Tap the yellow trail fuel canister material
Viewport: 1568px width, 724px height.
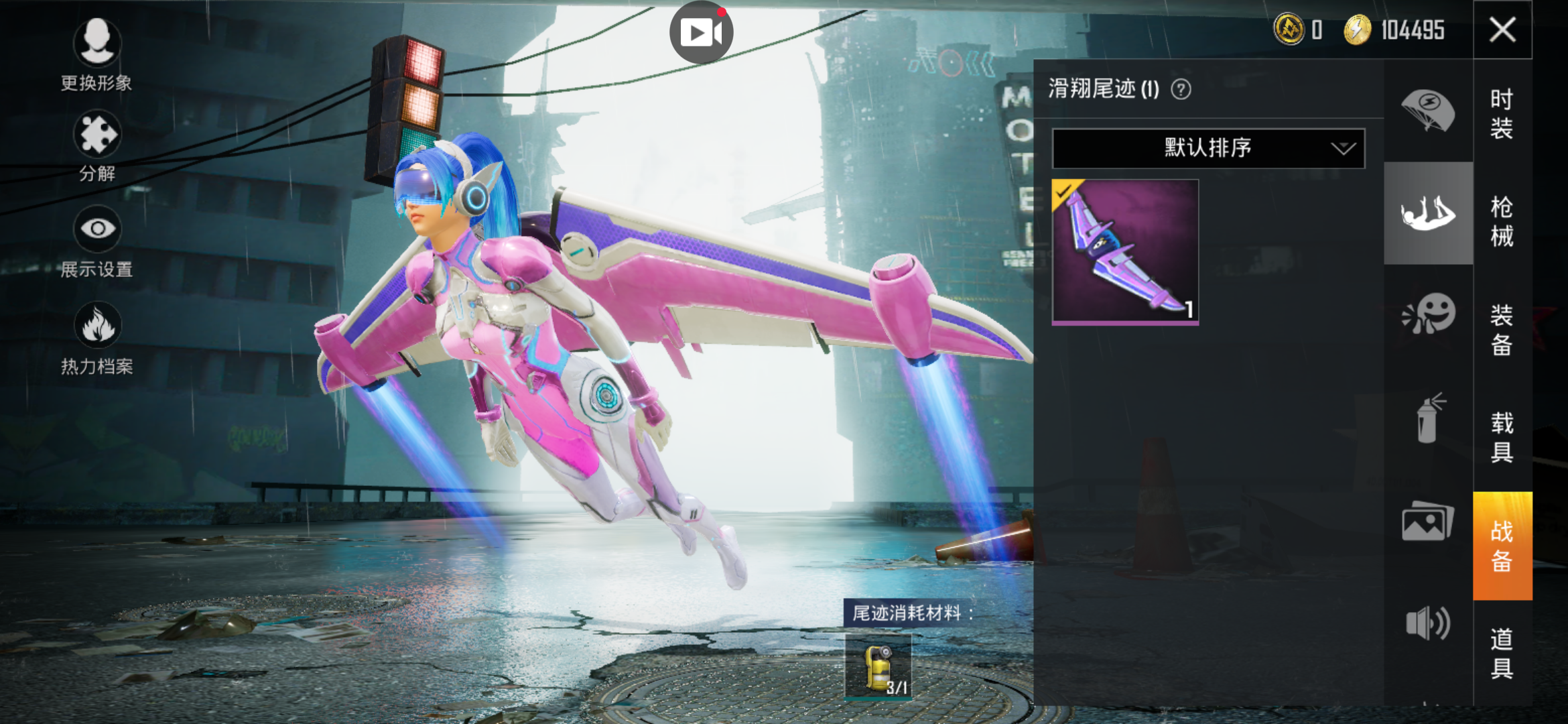pos(878,668)
